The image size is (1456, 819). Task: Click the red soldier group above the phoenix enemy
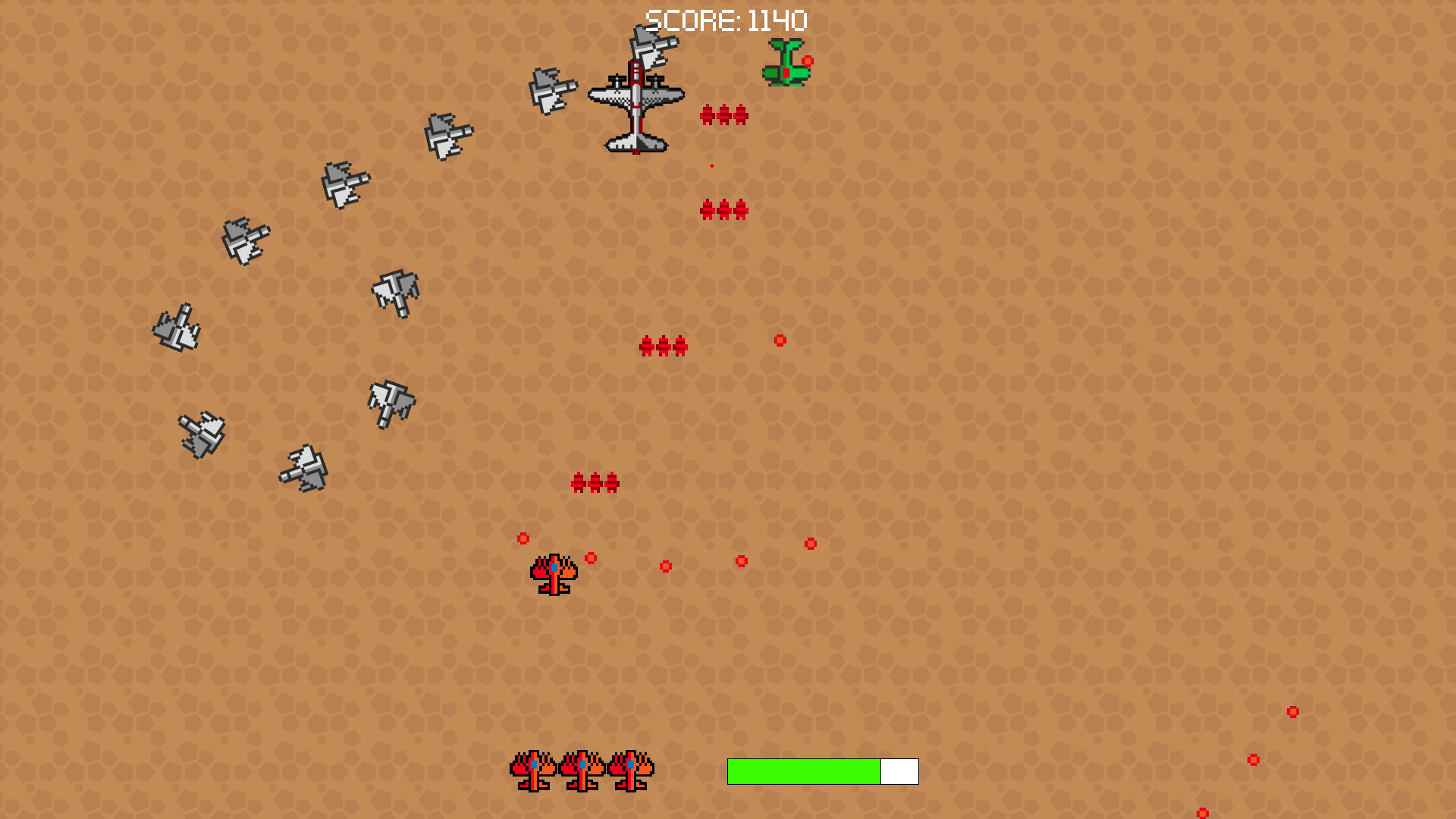tap(595, 482)
